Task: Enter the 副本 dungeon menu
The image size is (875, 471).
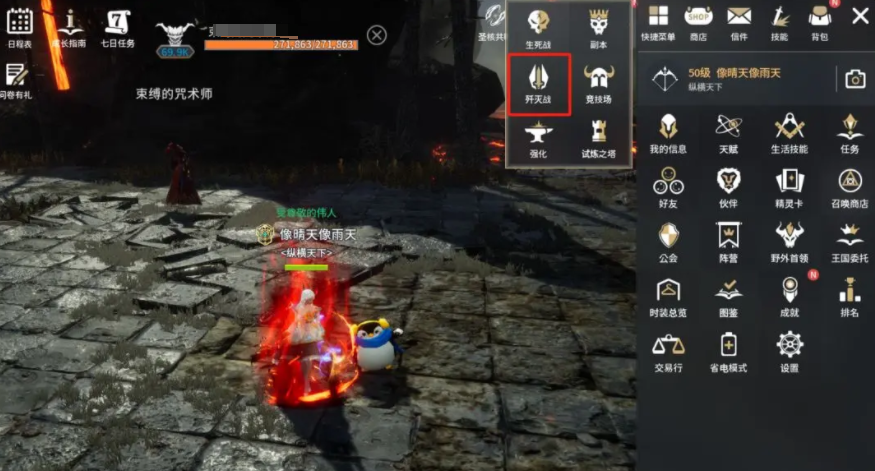Action: coord(599,27)
